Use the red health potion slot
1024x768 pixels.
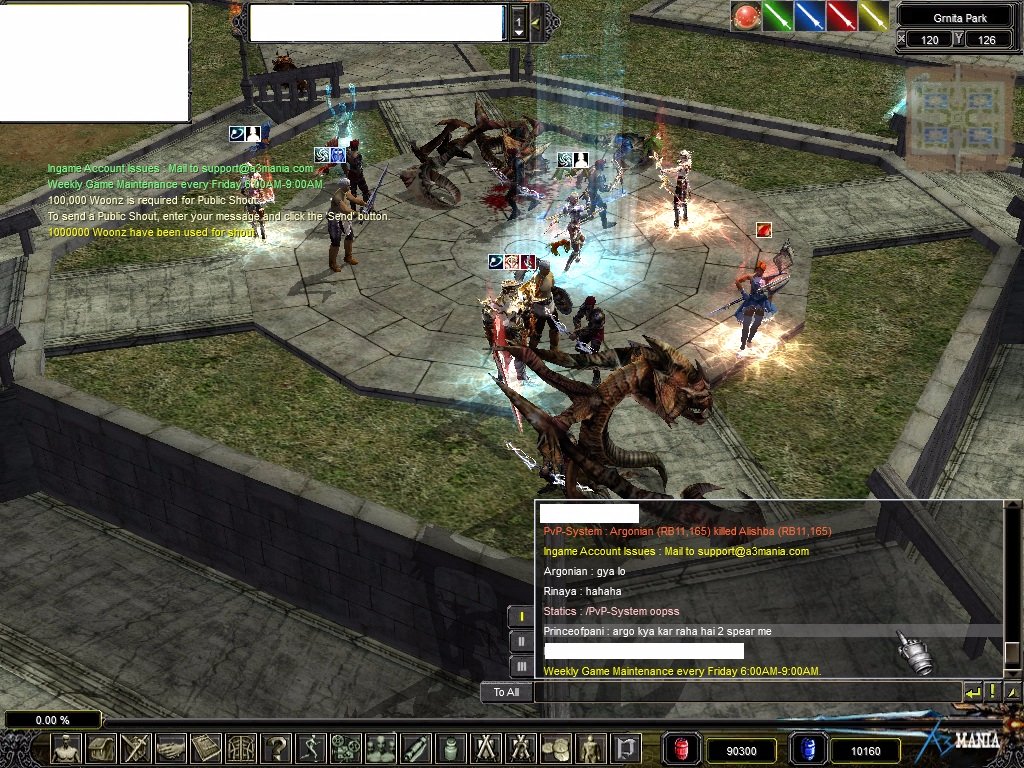(681, 749)
